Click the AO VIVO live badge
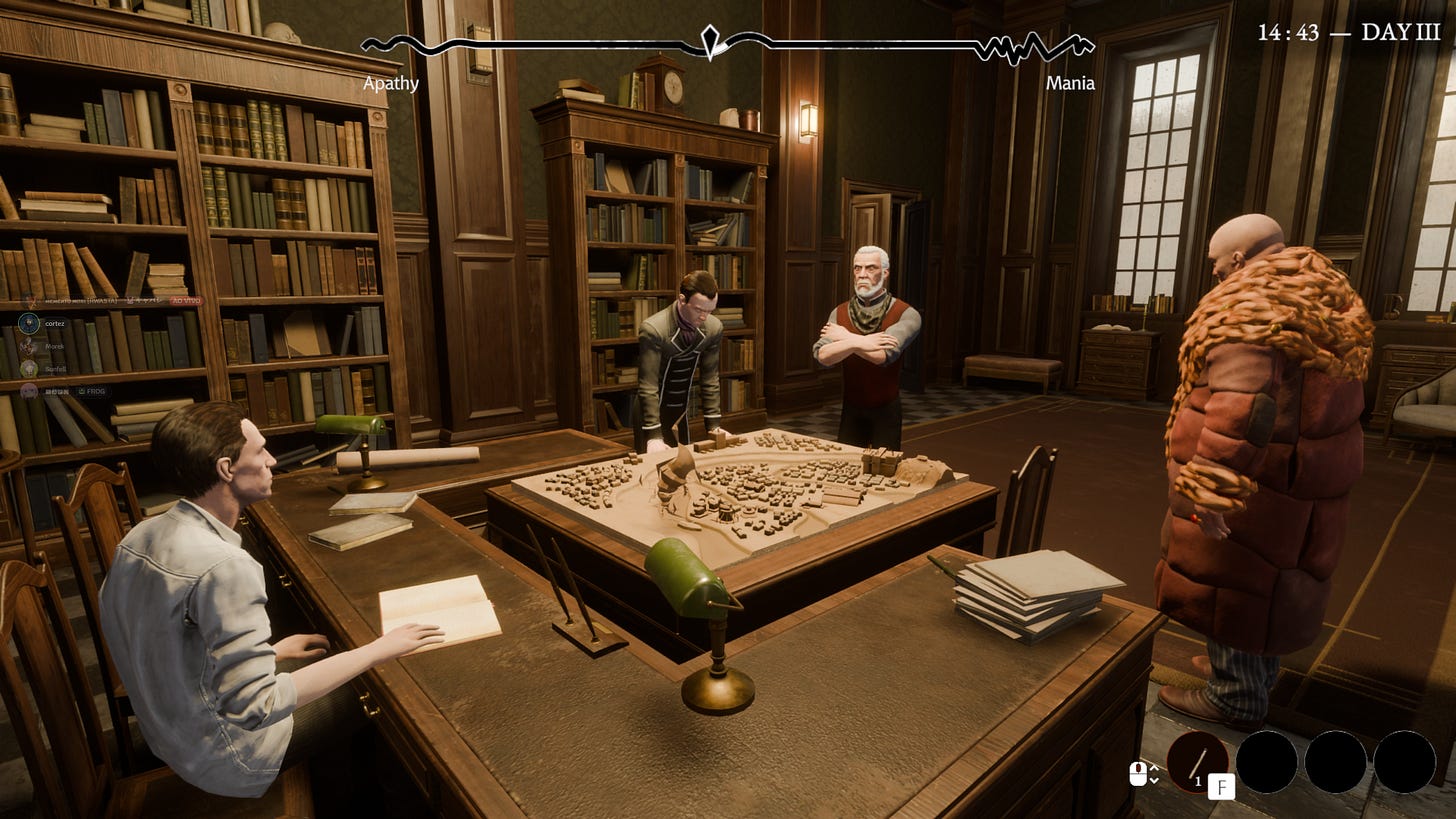The image size is (1456, 819). 185,300
